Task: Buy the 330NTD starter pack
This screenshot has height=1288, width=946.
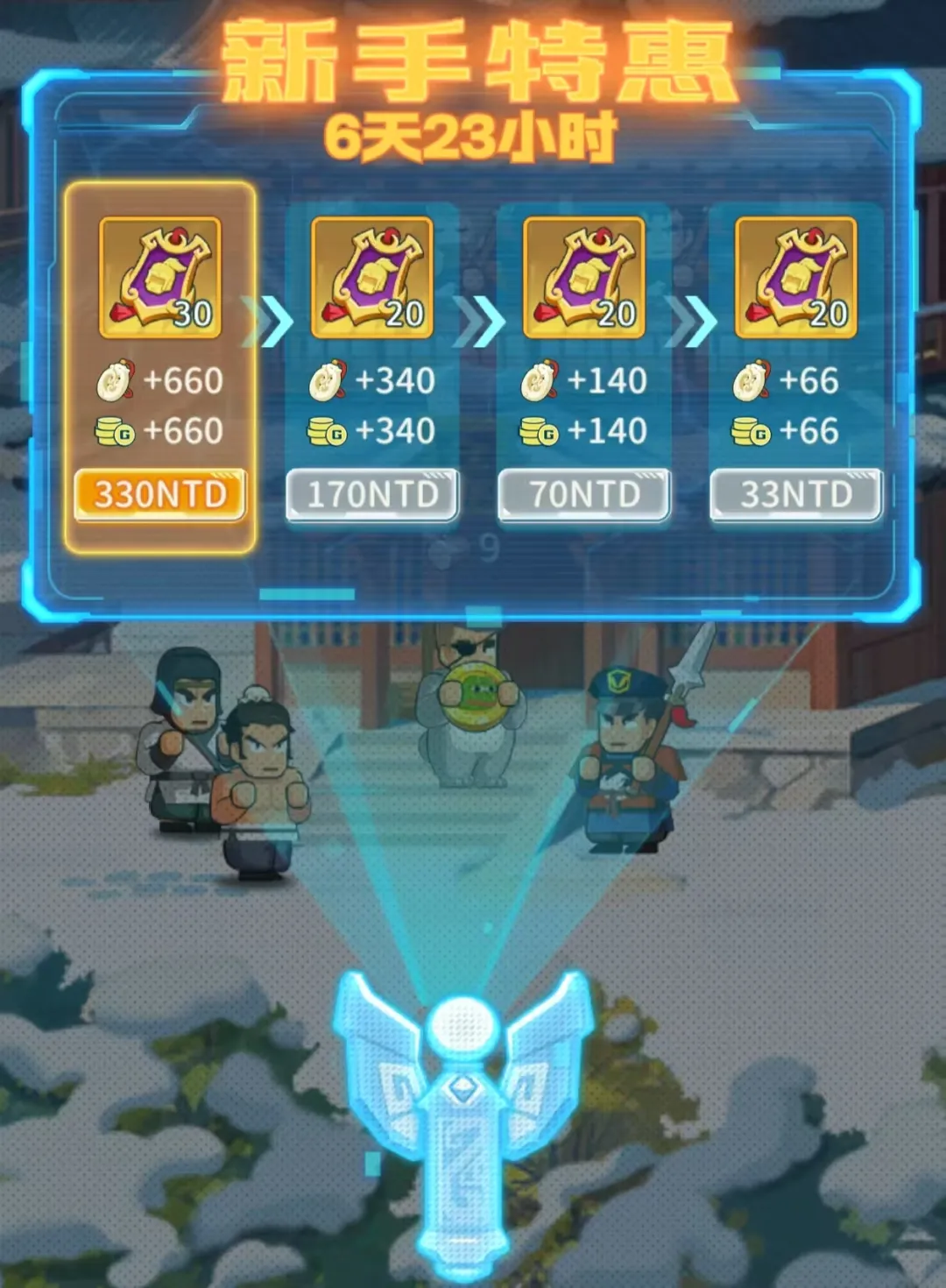Action: (x=159, y=495)
